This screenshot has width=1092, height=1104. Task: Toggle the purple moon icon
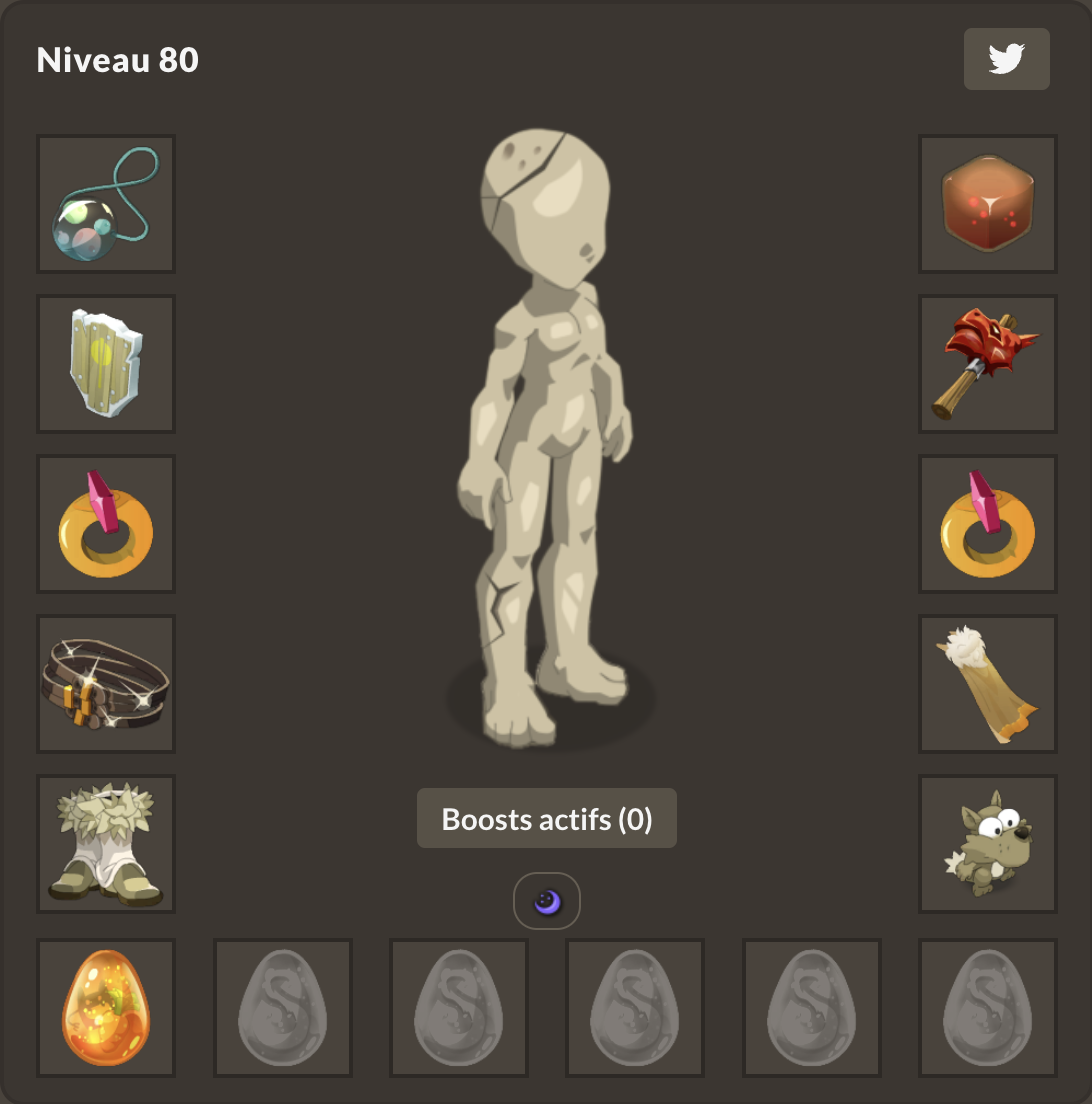coord(547,902)
